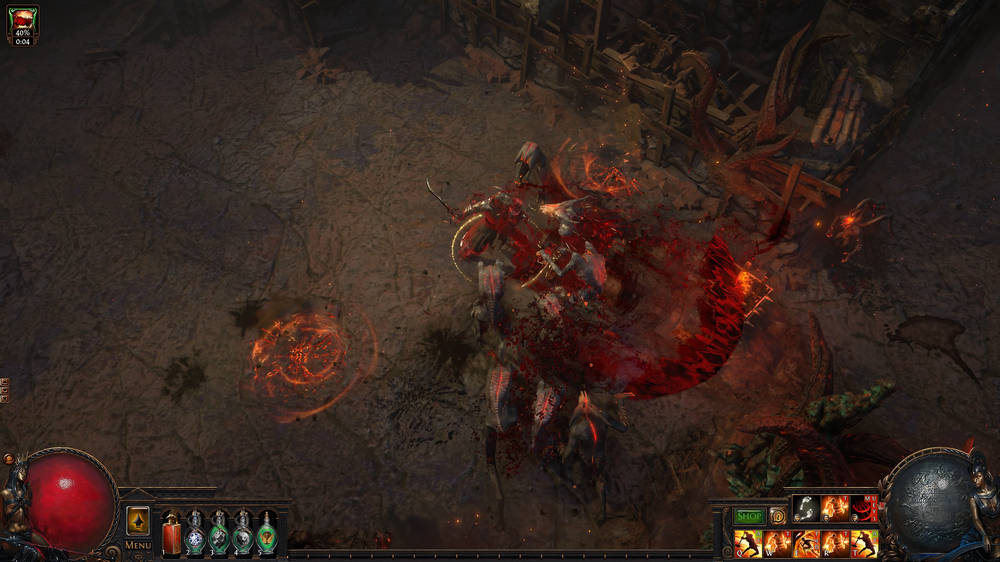Image resolution: width=1000 pixels, height=562 pixels.
Task: Open the Menu button beside the life globe
Action: pos(138,545)
